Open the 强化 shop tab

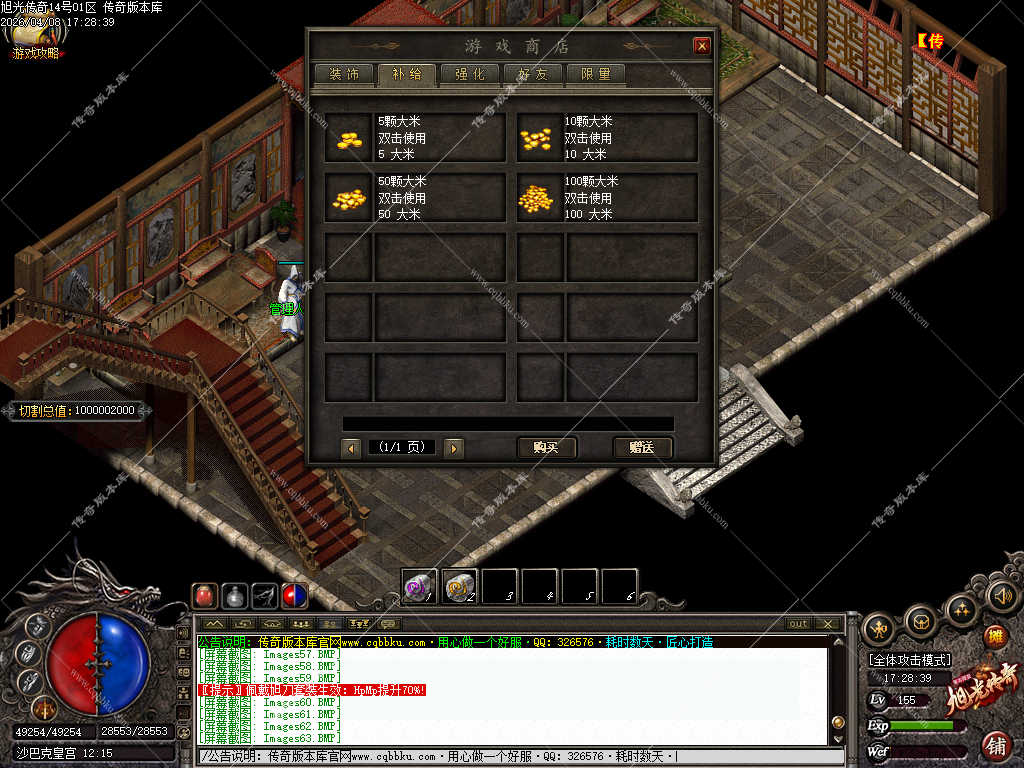[470, 74]
